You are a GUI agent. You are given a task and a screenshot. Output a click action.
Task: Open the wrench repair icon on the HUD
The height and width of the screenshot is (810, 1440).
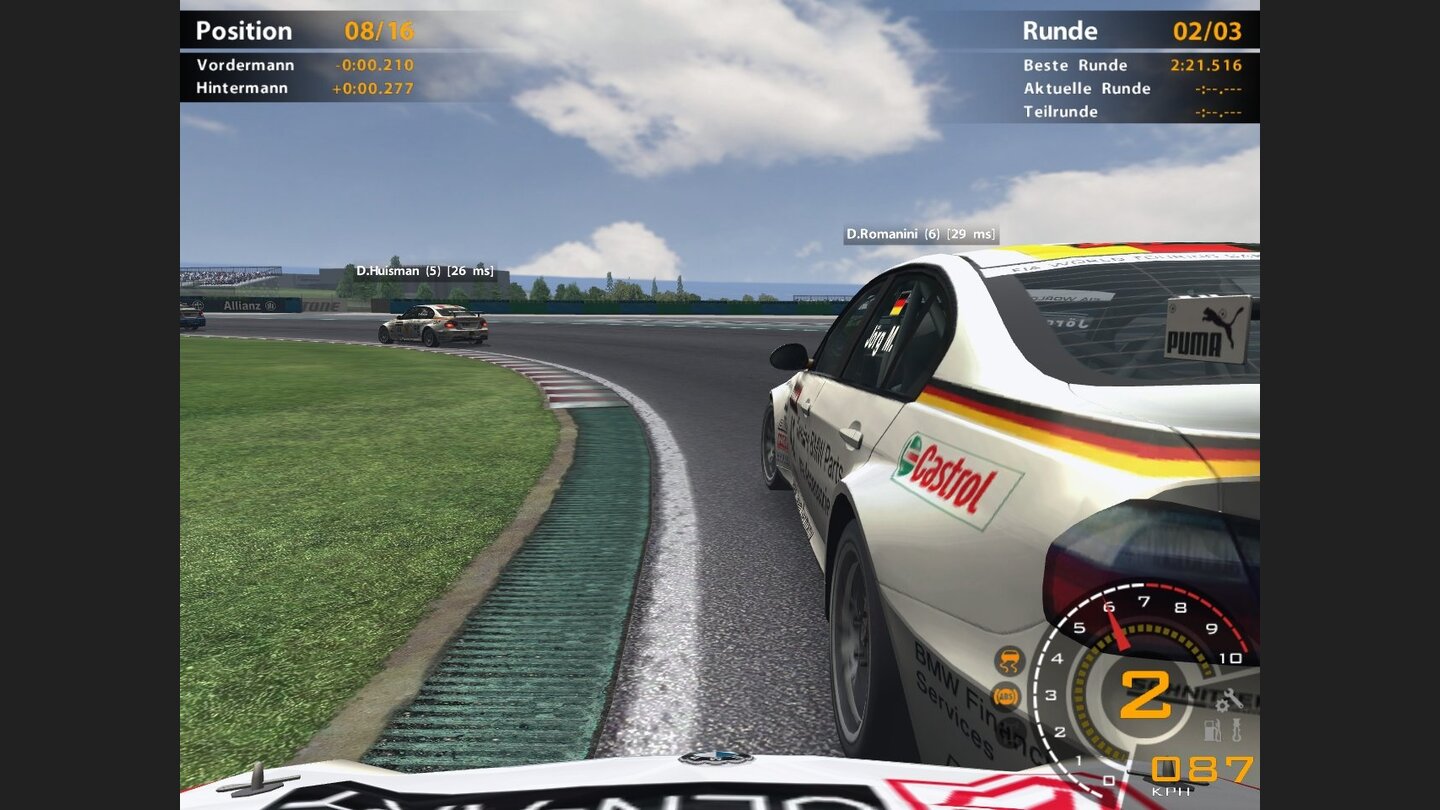(1233, 698)
